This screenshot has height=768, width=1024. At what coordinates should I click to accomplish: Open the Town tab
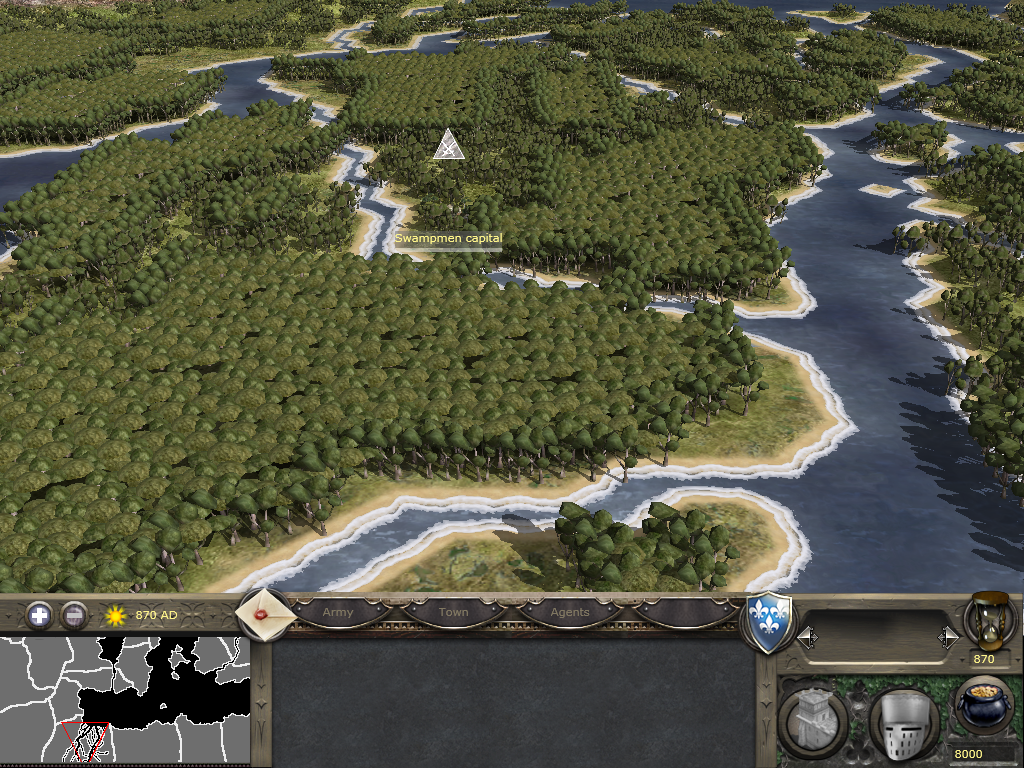(x=453, y=612)
